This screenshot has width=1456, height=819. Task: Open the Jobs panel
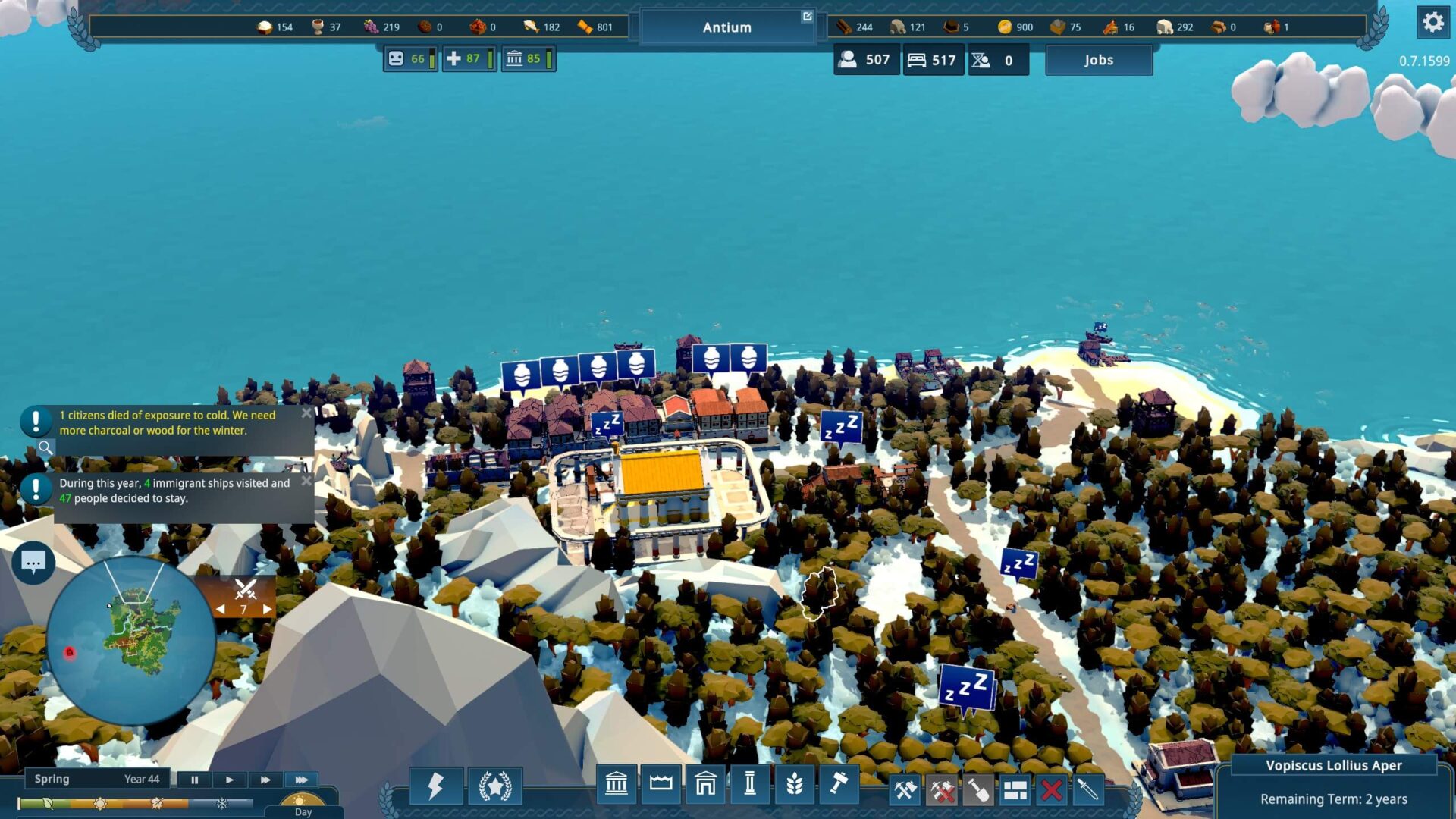pyautogui.click(x=1098, y=60)
